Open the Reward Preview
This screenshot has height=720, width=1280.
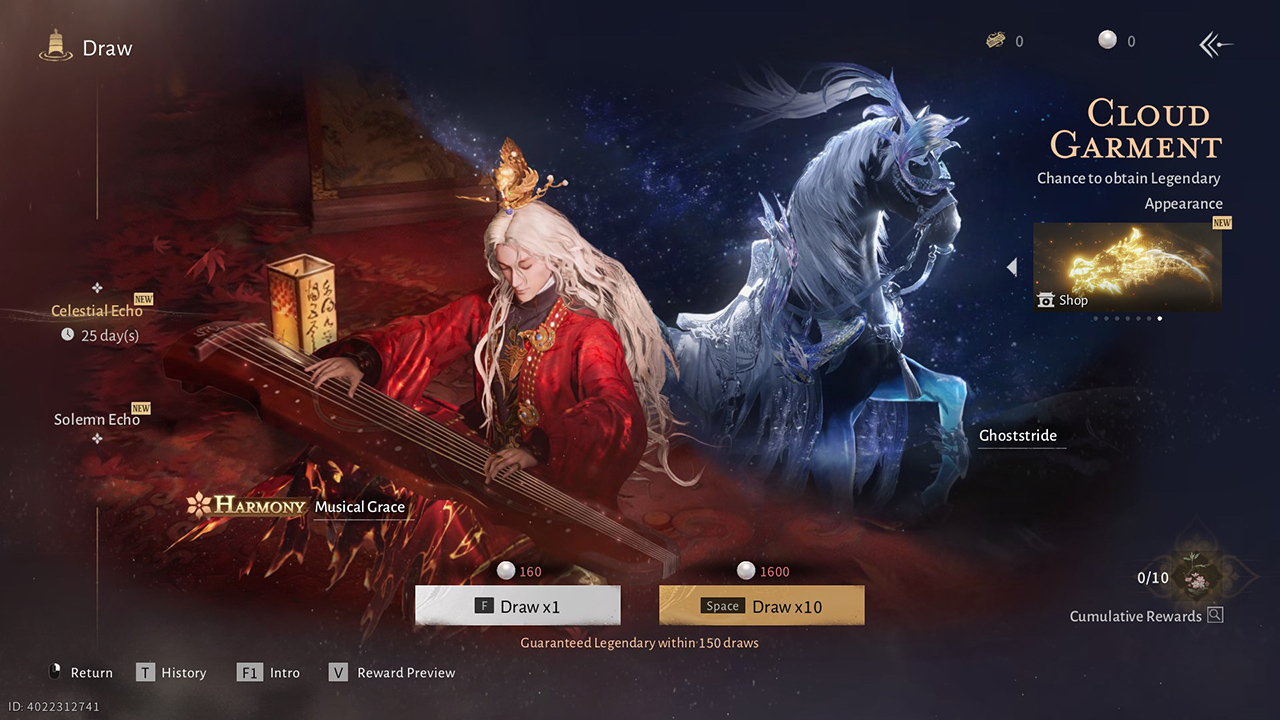[x=392, y=673]
